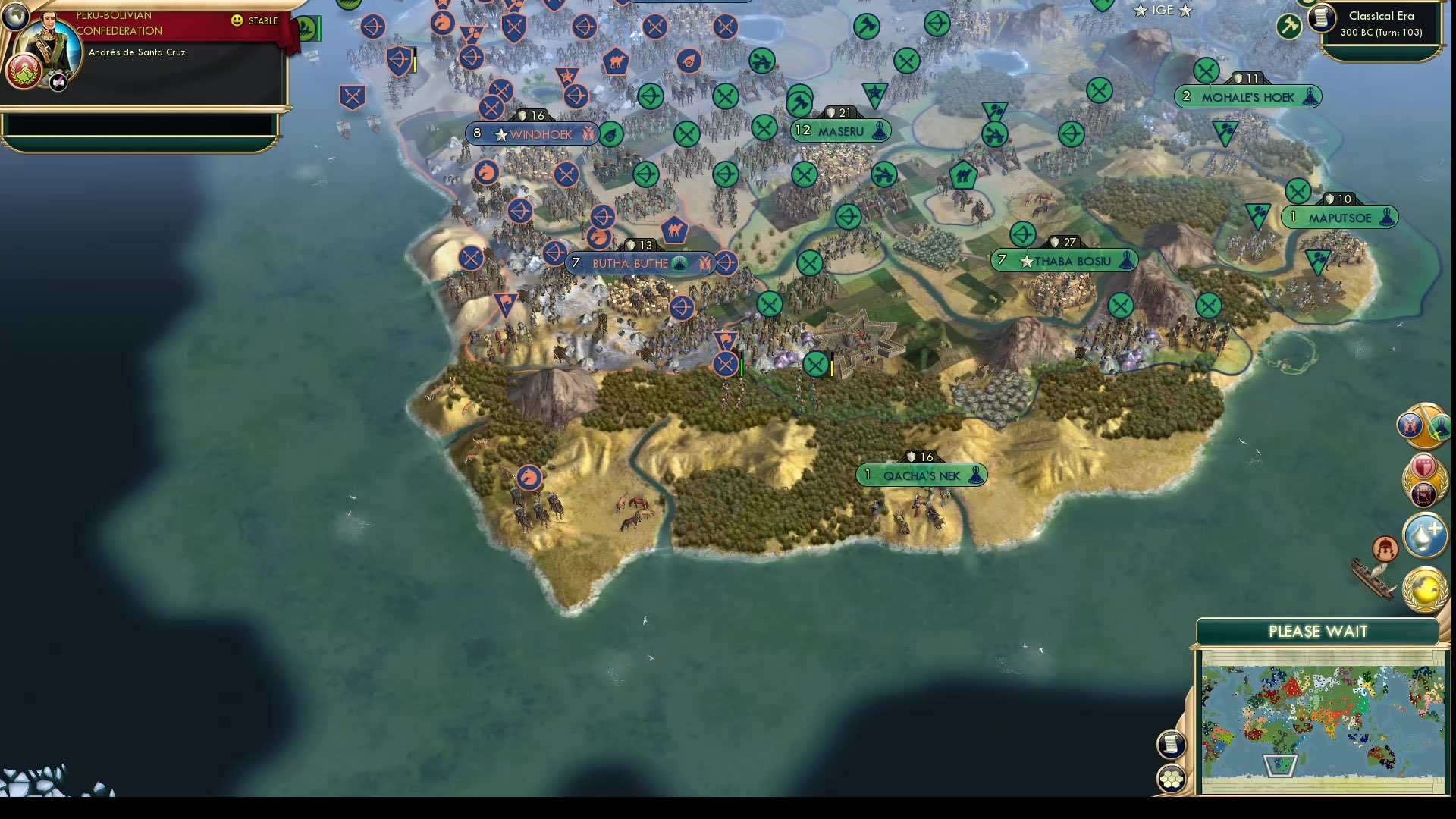Click a star beside the IGE label

(x=1139, y=11)
